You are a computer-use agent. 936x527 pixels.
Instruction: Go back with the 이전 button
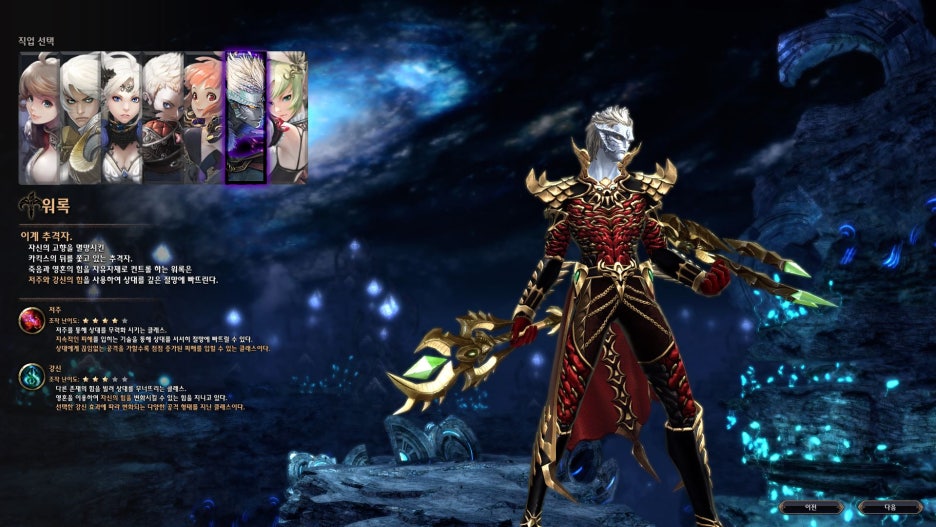coord(811,507)
